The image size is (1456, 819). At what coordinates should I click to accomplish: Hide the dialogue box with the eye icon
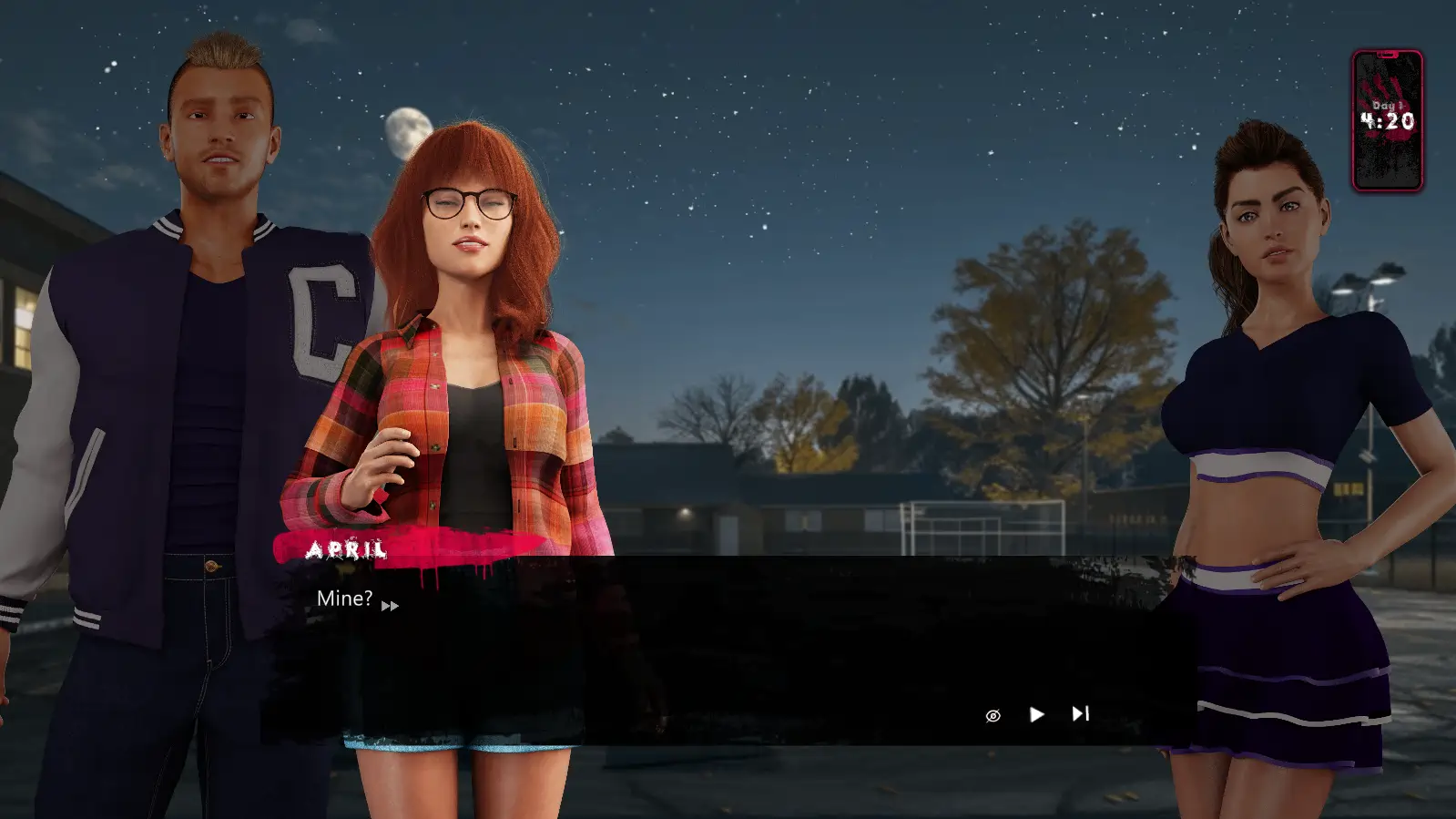[x=993, y=715]
